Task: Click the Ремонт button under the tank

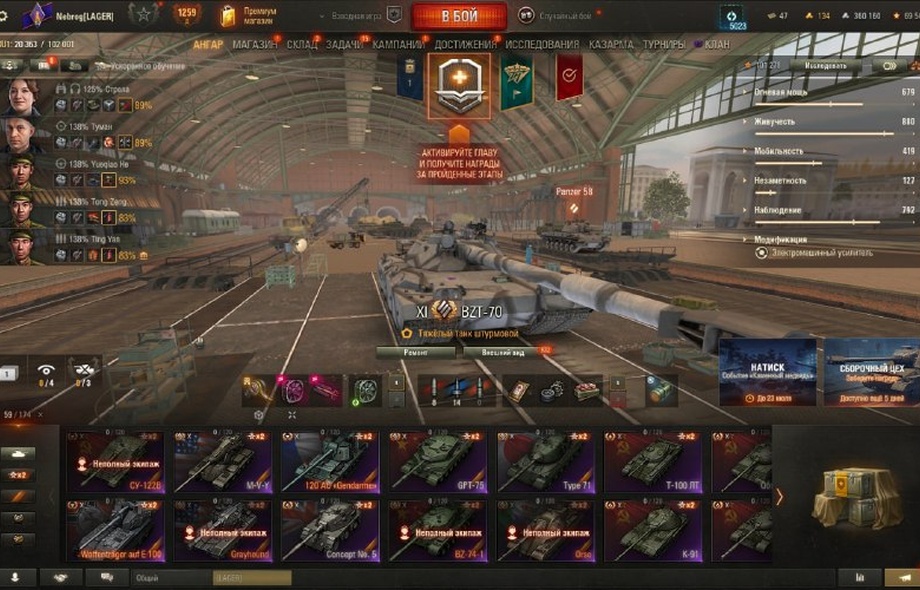Action: 415,353
